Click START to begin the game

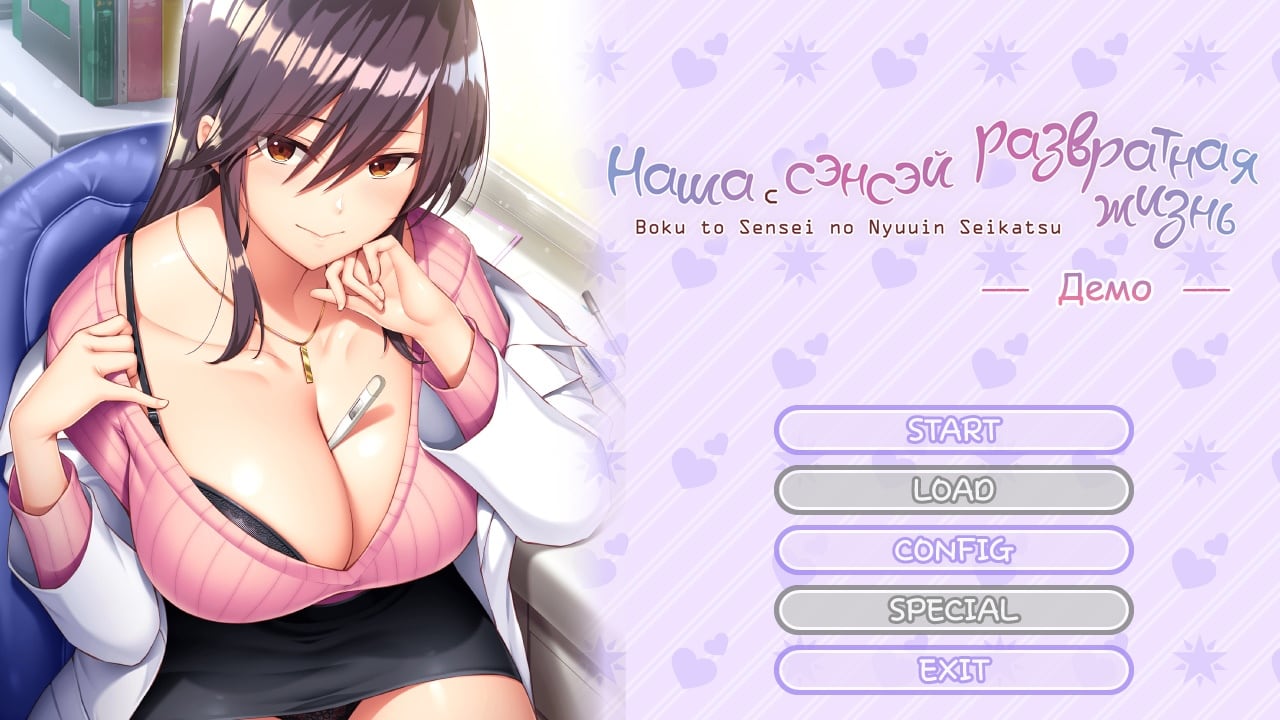[953, 430]
